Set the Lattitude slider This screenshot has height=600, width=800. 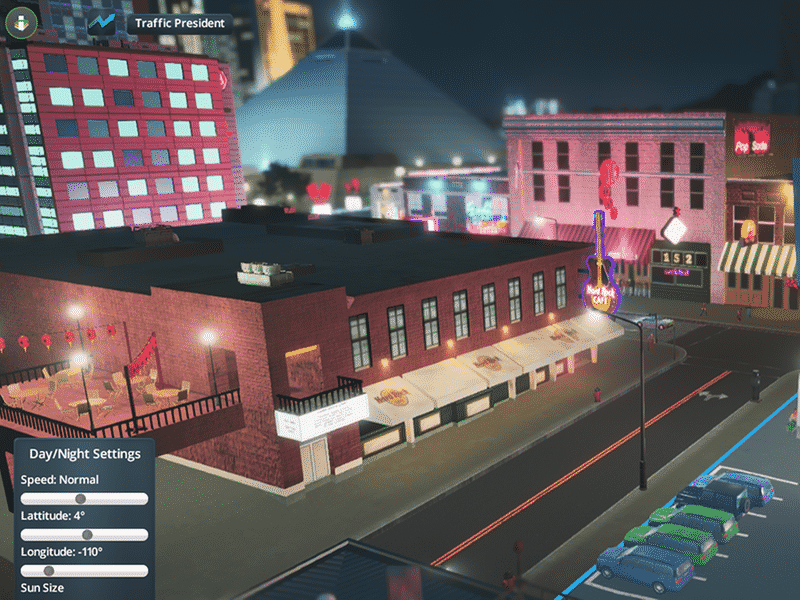(x=87, y=535)
